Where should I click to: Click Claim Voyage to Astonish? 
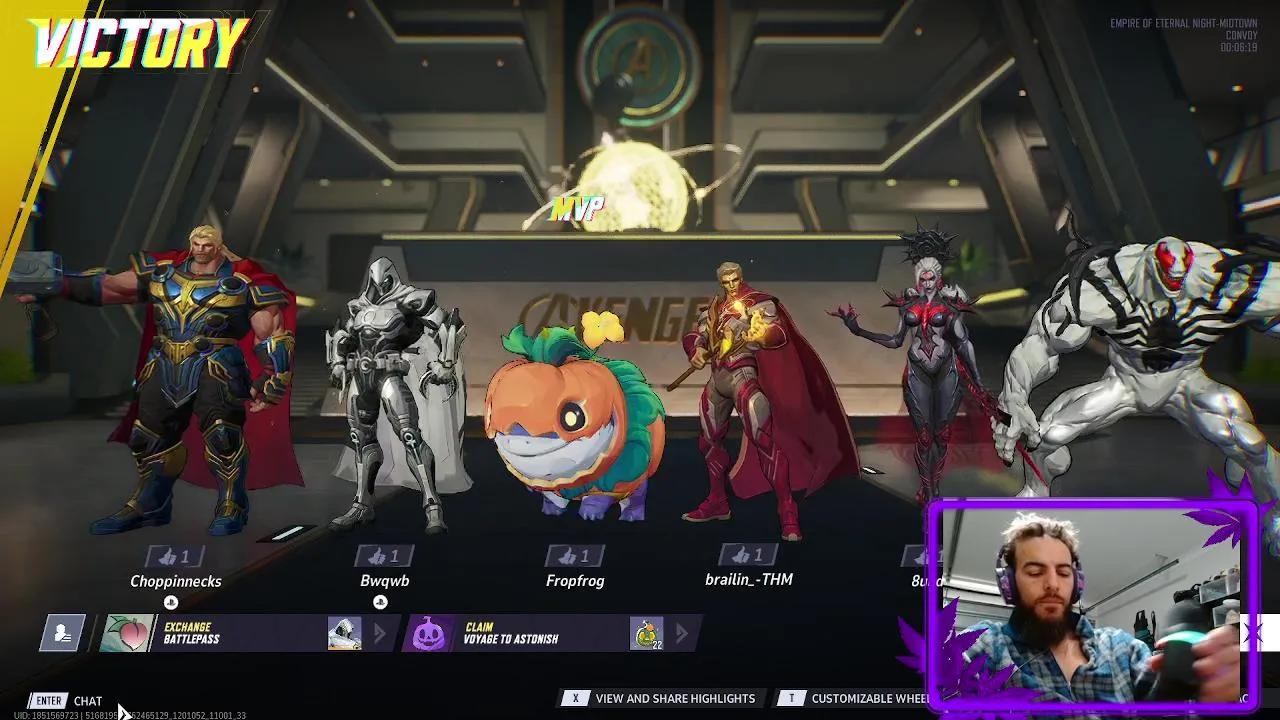coord(510,632)
